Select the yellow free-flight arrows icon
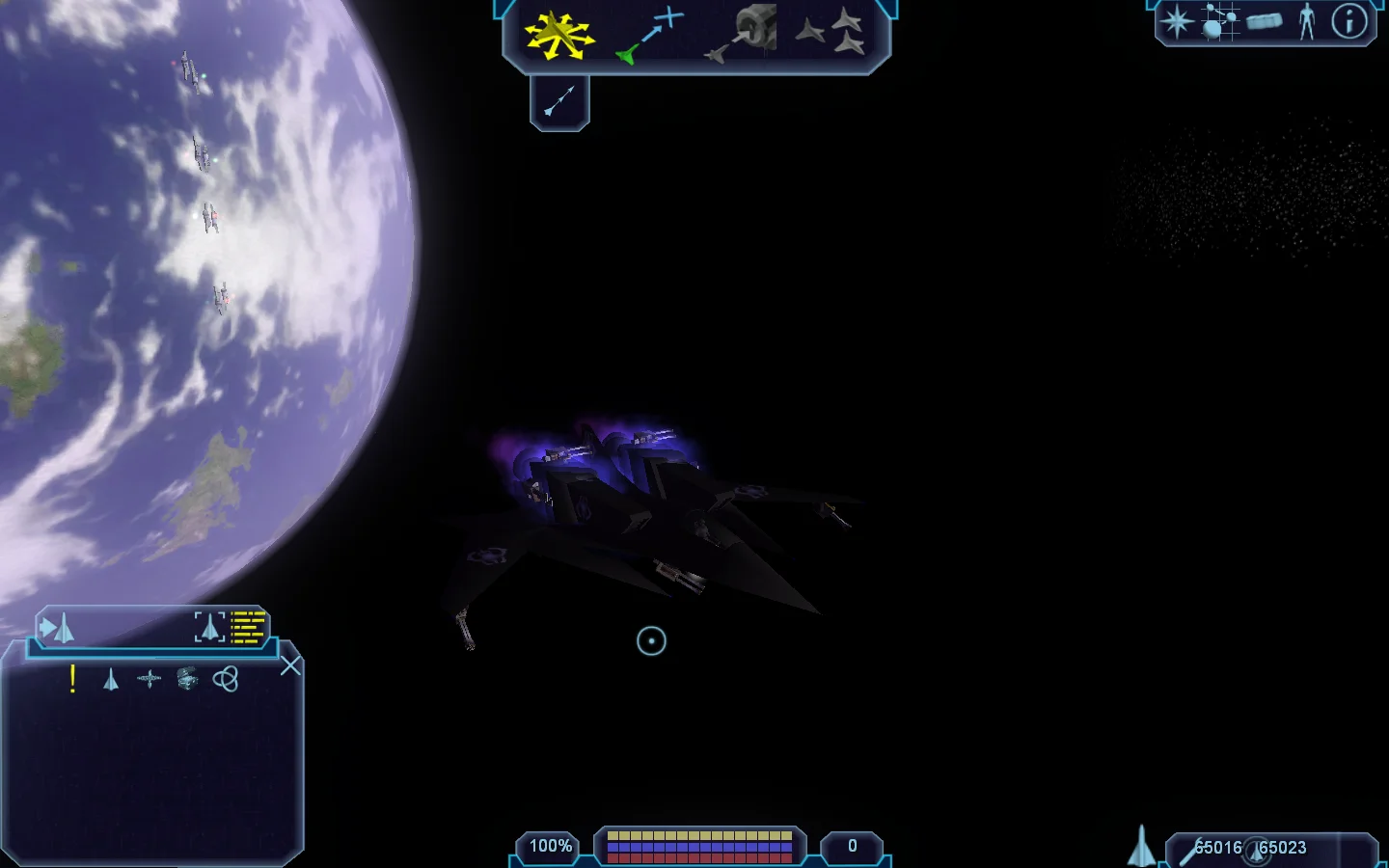Viewport: 1389px width, 868px height. pyautogui.click(x=558, y=36)
